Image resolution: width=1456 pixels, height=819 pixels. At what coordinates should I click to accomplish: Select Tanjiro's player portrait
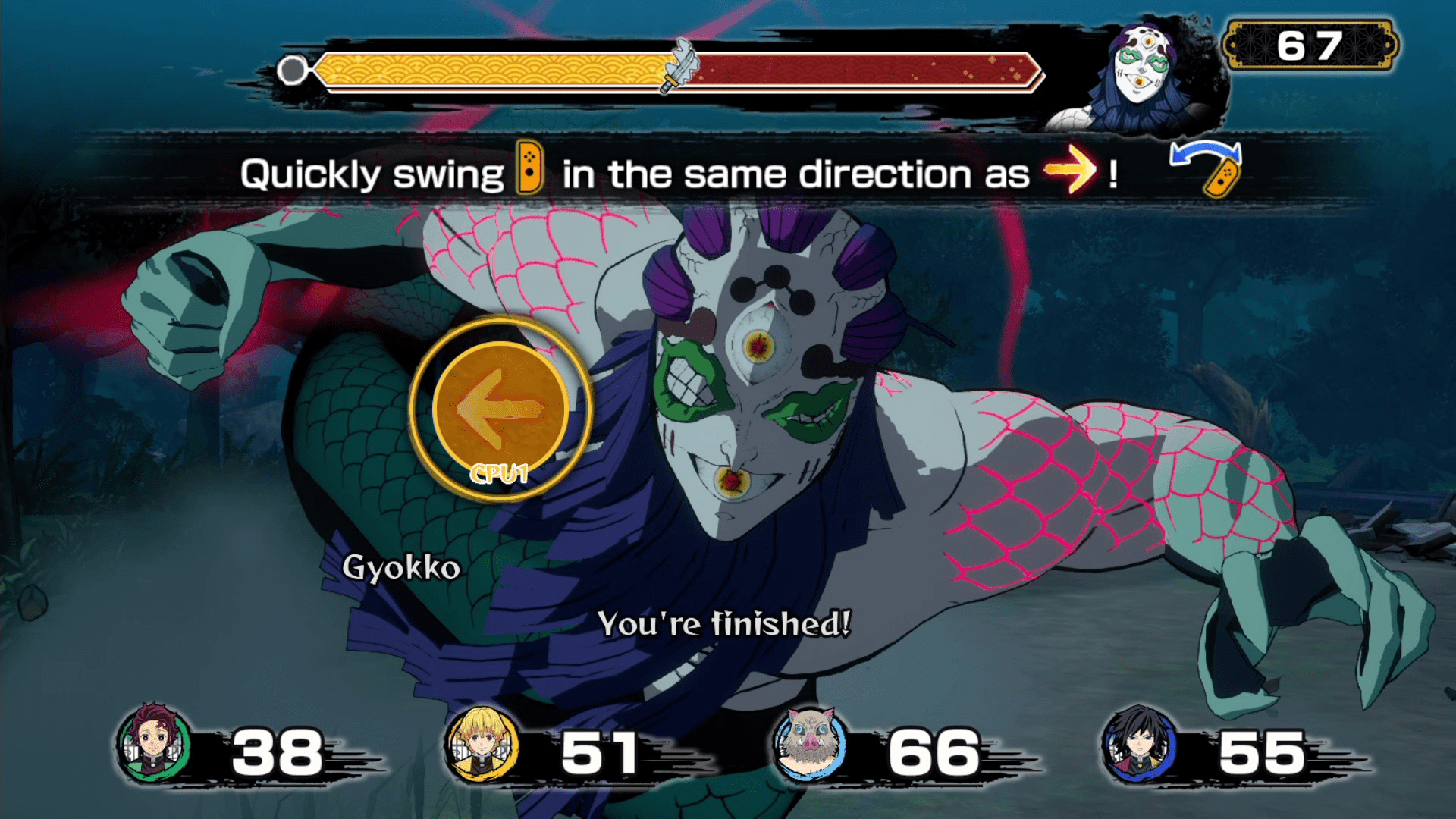pyautogui.click(x=154, y=744)
